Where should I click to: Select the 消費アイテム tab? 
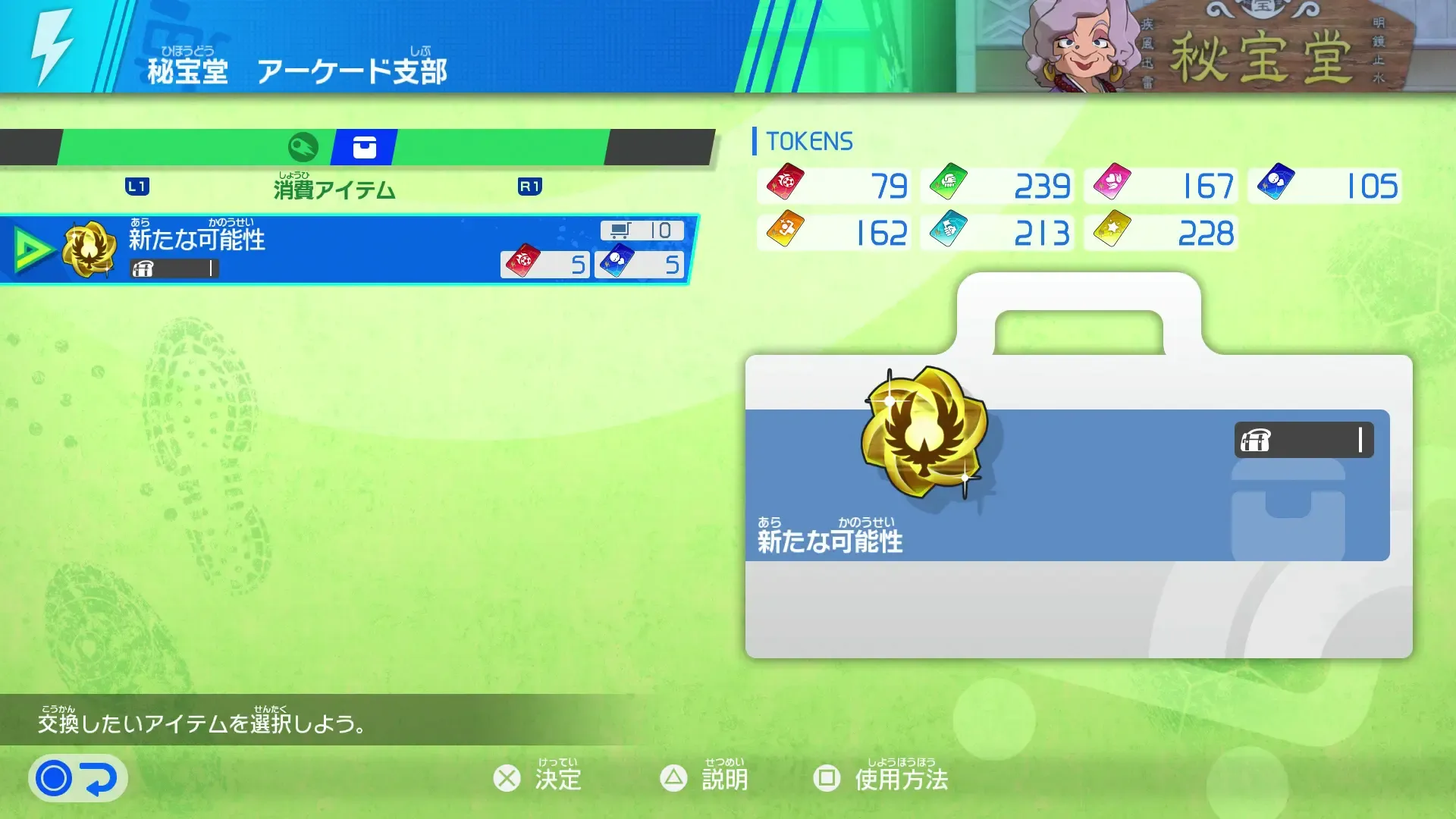pyautogui.click(x=334, y=190)
